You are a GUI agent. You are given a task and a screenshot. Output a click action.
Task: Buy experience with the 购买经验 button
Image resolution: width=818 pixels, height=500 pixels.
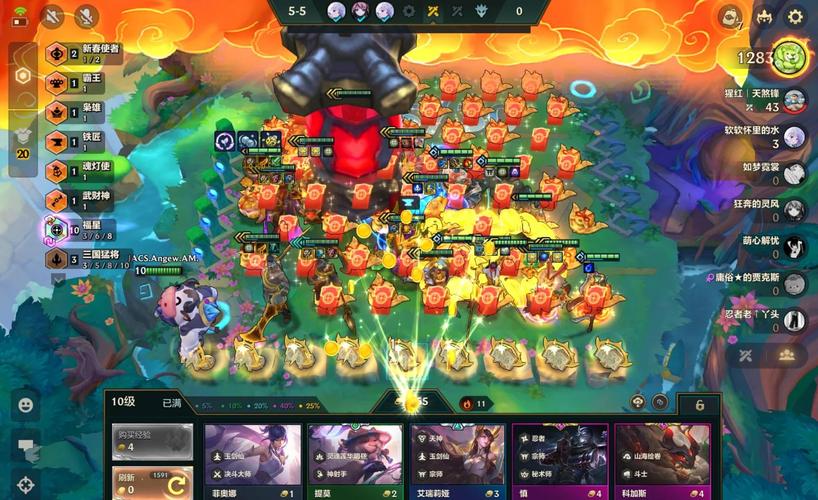pyautogui.click(x=152, y=440)
